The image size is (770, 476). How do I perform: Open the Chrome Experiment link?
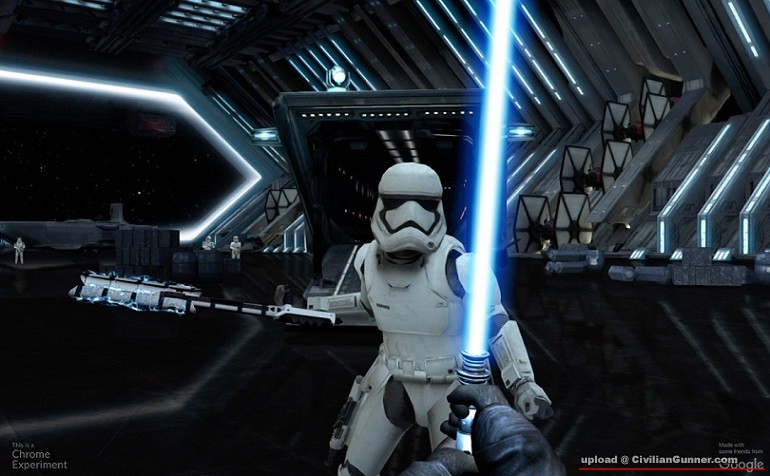pos(39,459)
